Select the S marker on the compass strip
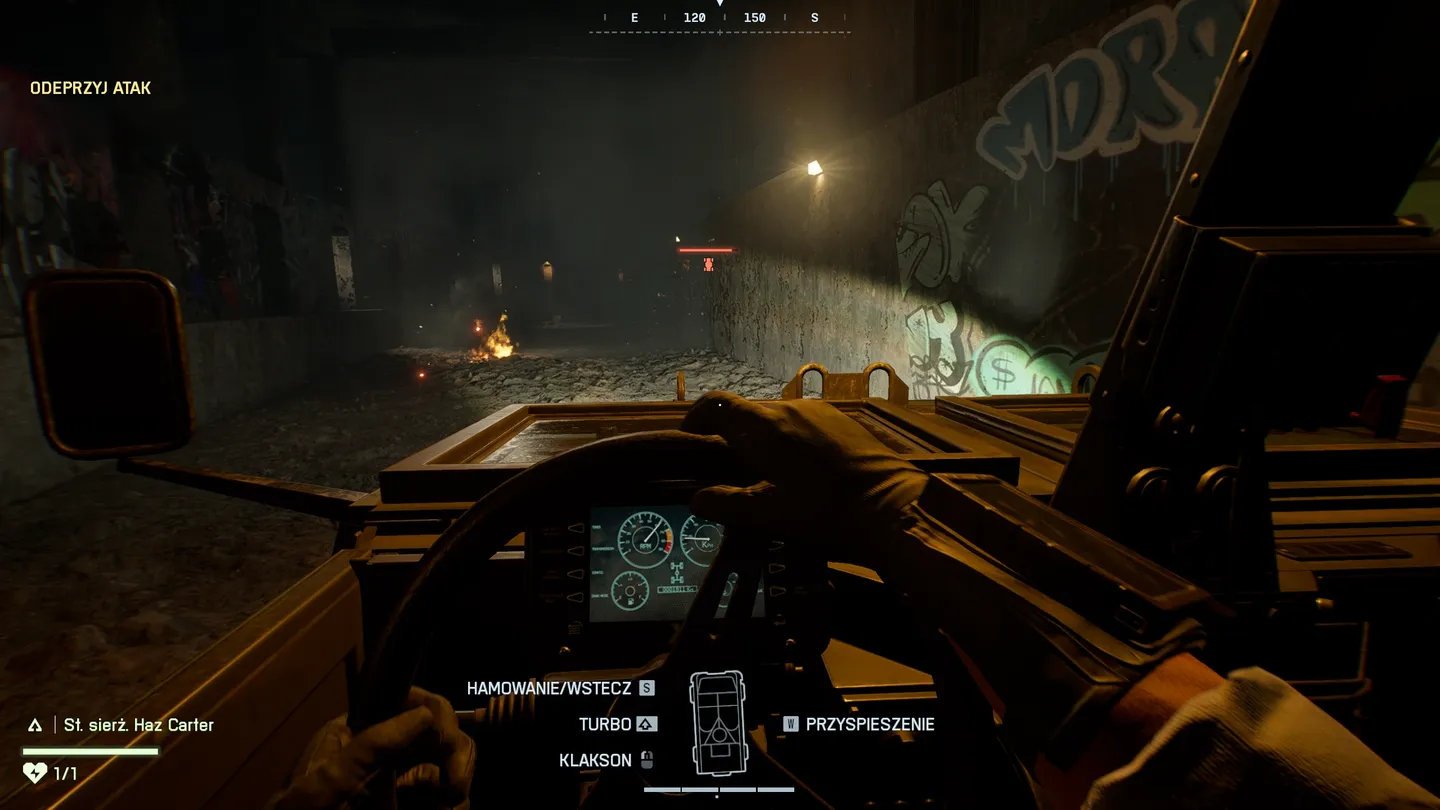1440x810 pixels. point(814,17)
